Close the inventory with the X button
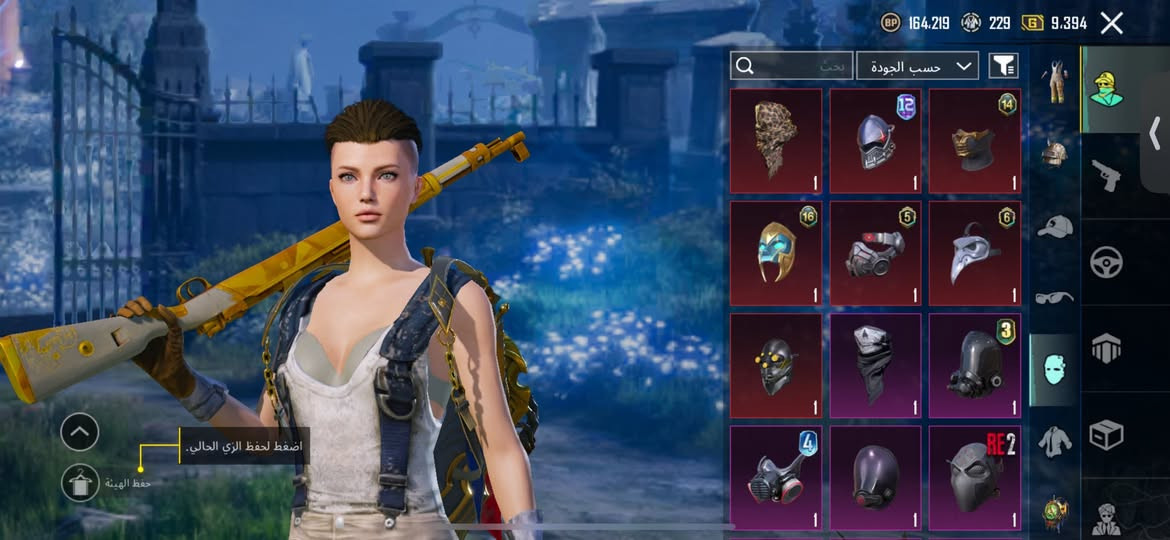Viewport: 1170px width, 540px height. [x=1111, y=23]
